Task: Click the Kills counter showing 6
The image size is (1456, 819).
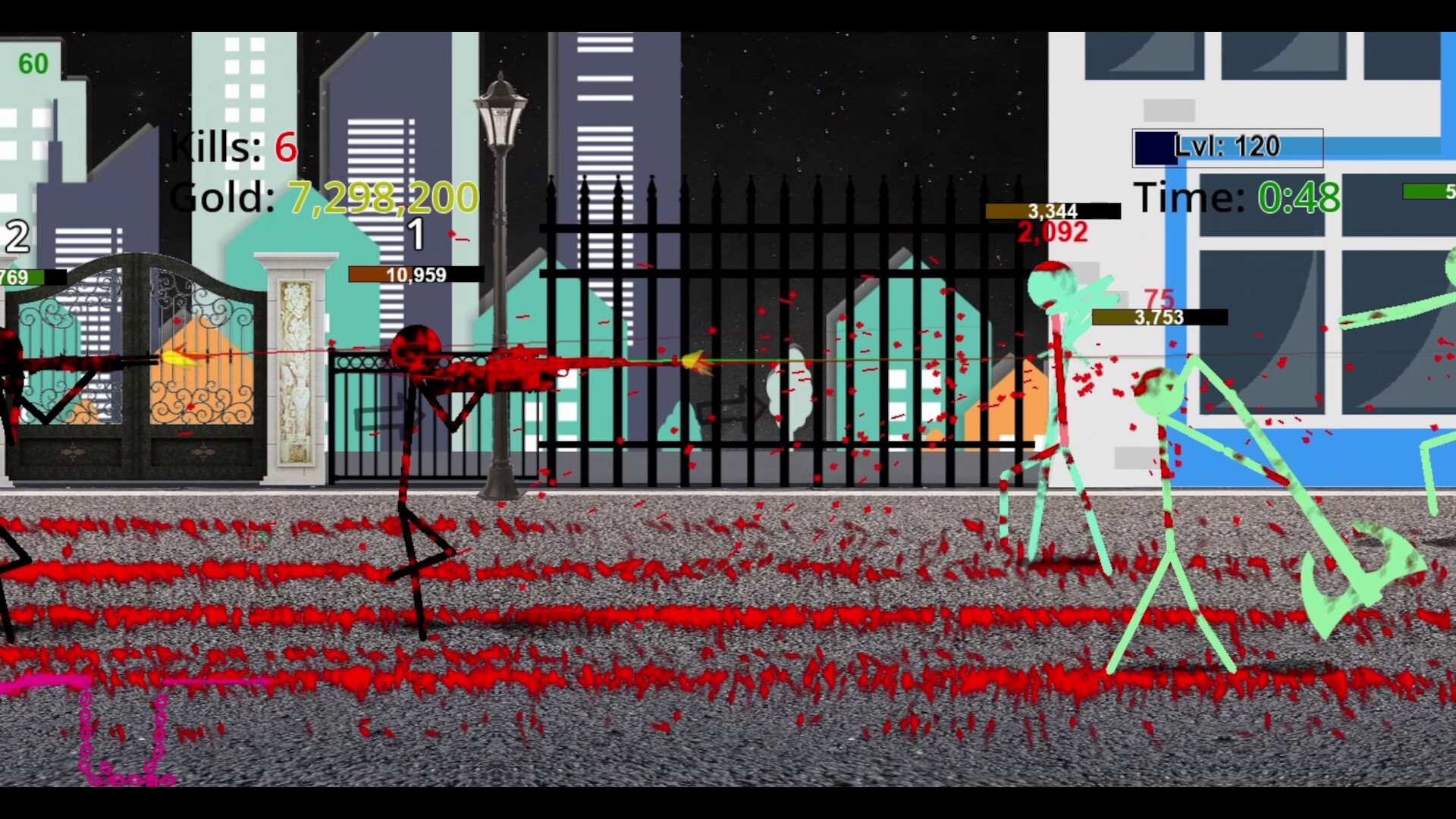Action: coord(231,148)
